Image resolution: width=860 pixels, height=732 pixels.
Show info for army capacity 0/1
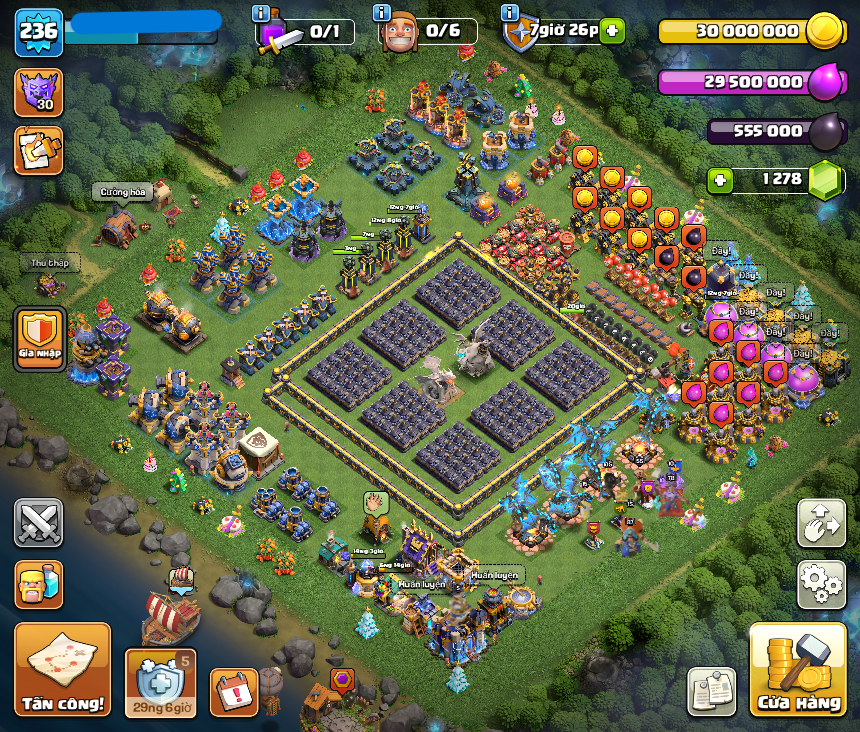pos(262,13)
